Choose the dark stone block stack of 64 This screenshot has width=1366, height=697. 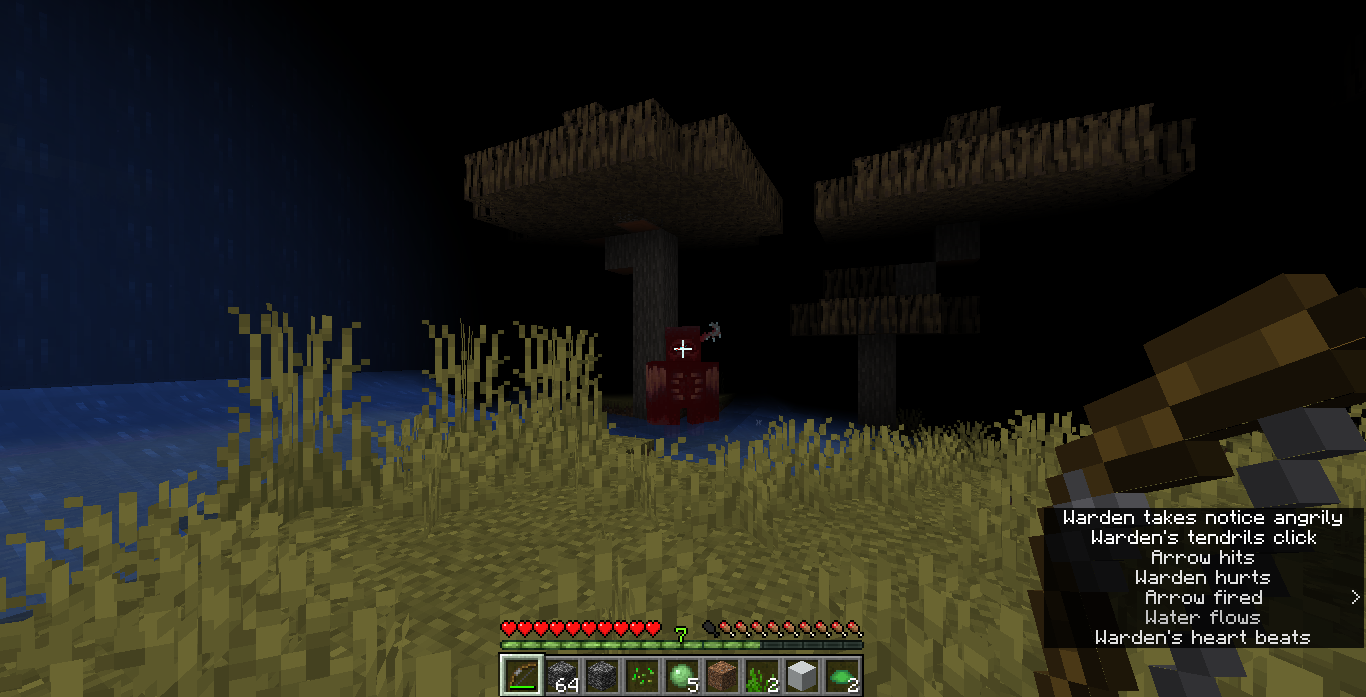pos(561,675)
